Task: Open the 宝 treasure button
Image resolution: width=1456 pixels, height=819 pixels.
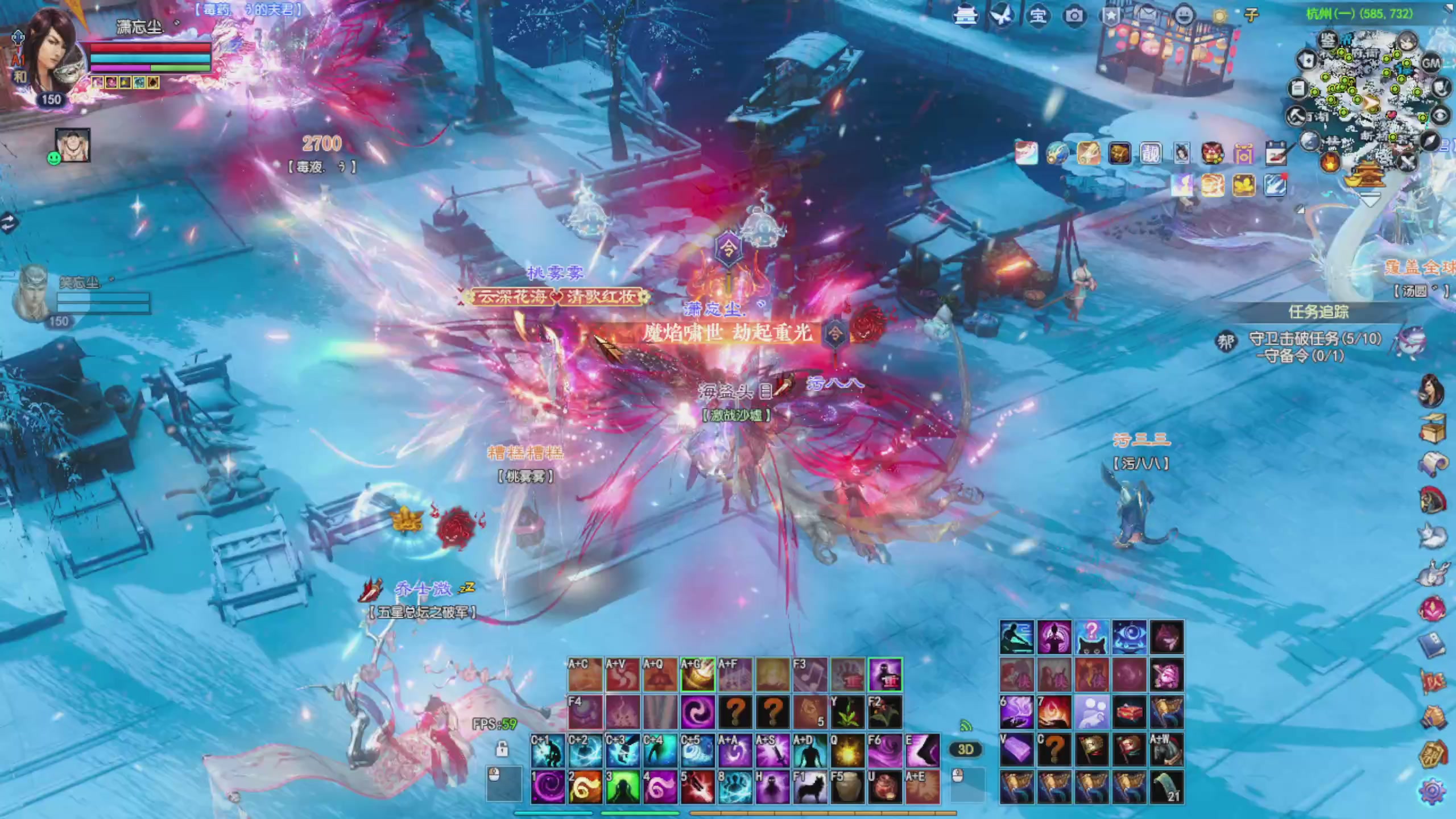Action: click(1038, 15)
